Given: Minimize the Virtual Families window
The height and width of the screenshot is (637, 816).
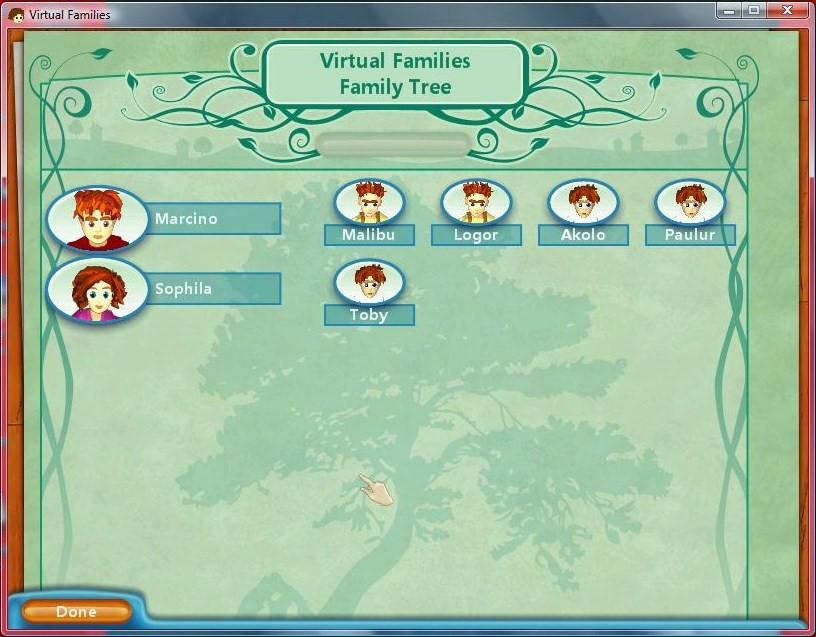Looking at the screenshot, I should pos(729,11).
